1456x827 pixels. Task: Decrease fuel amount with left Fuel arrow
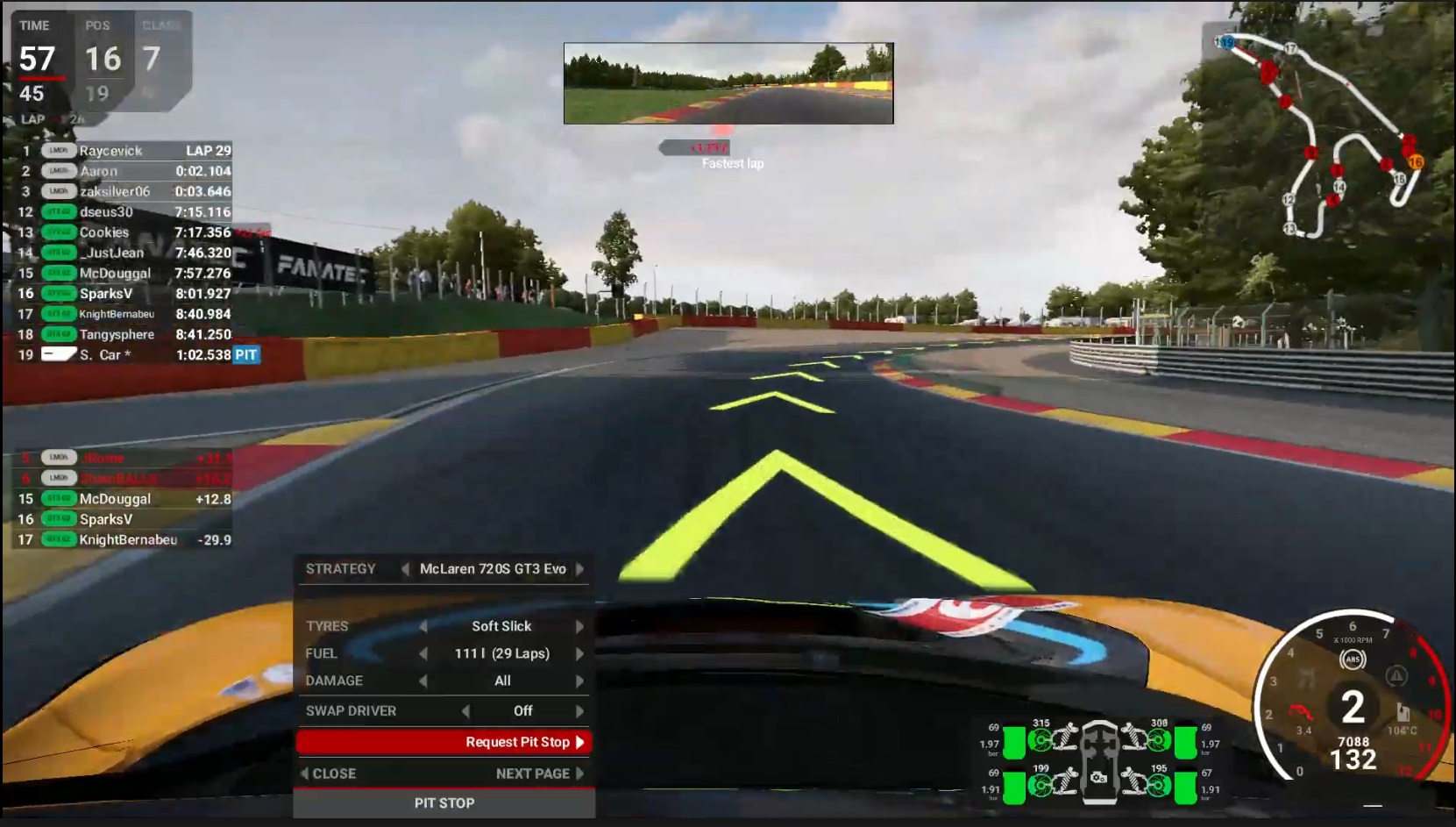coord(423,653)
